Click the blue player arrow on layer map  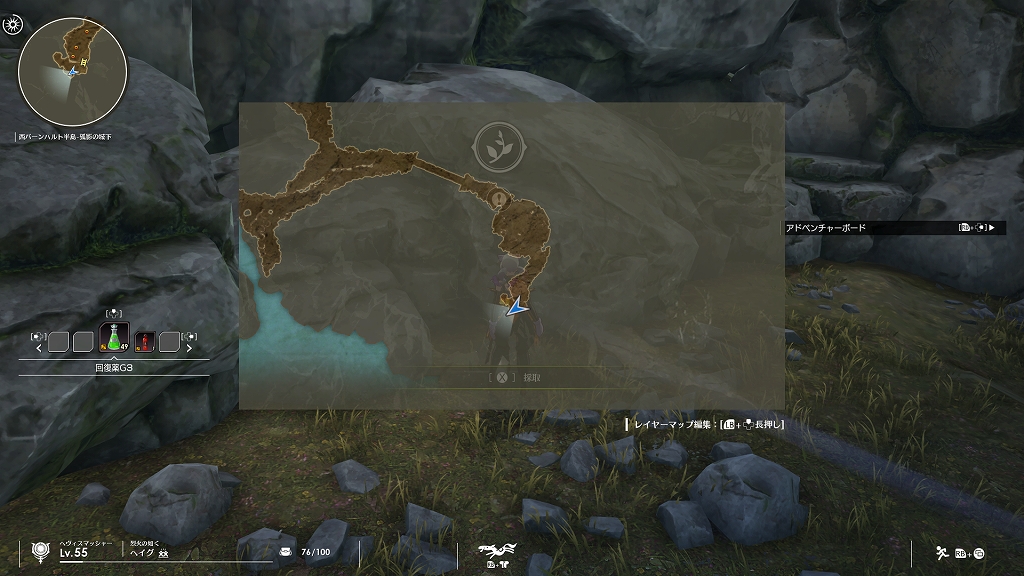(516, 309)
